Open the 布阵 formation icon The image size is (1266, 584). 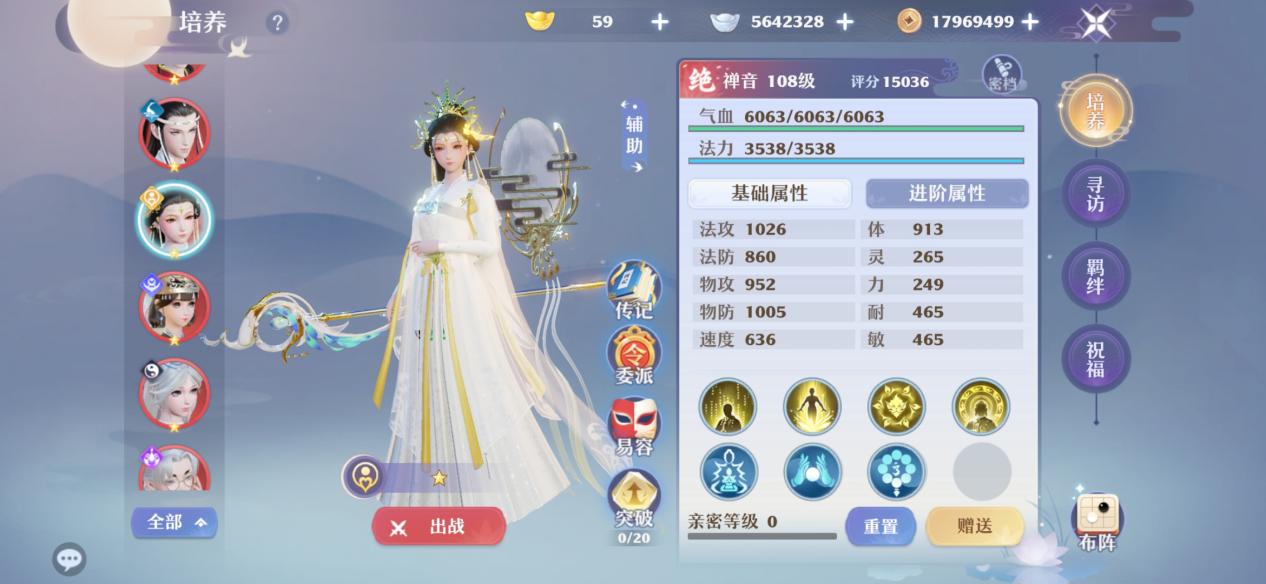coord(1097,522)
